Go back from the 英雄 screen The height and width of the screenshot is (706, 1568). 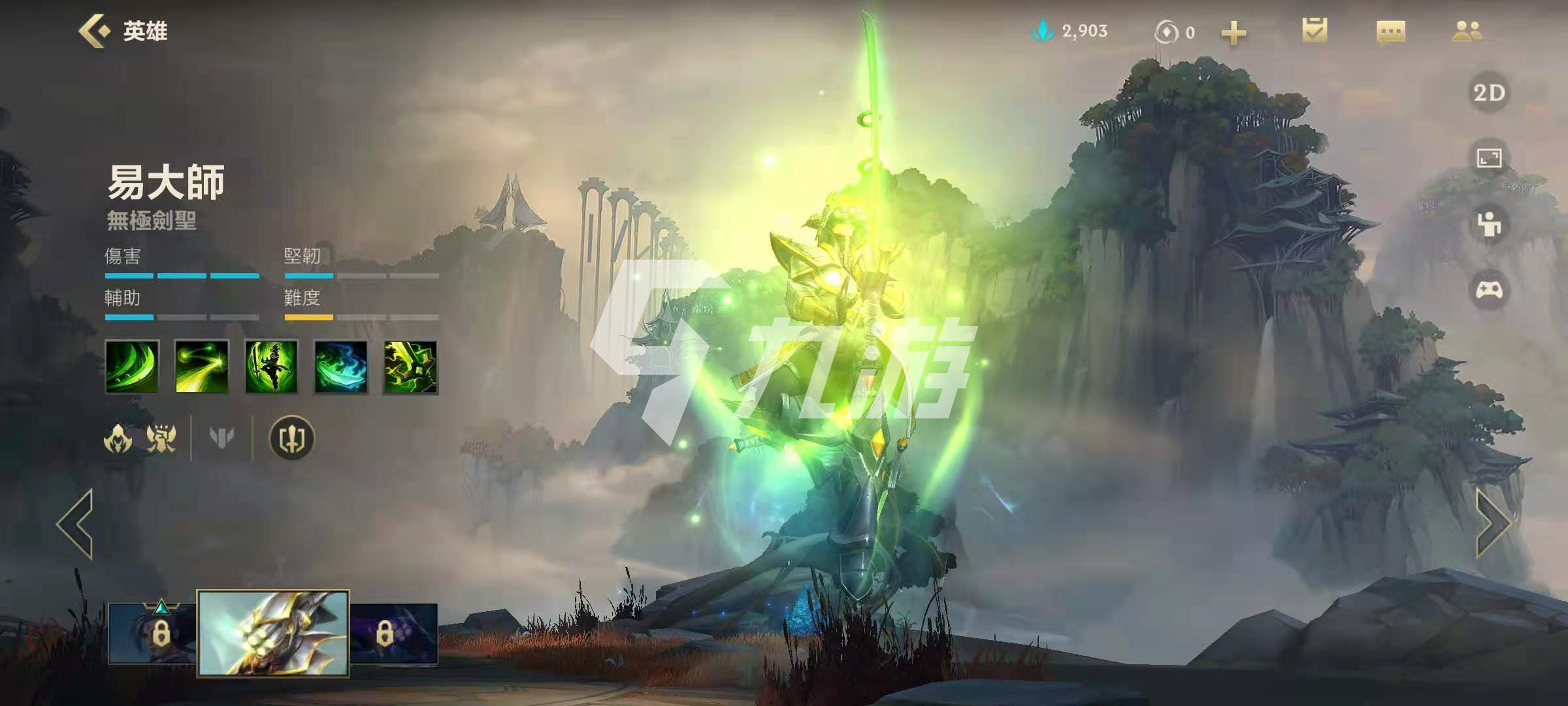tap(93, 31)
